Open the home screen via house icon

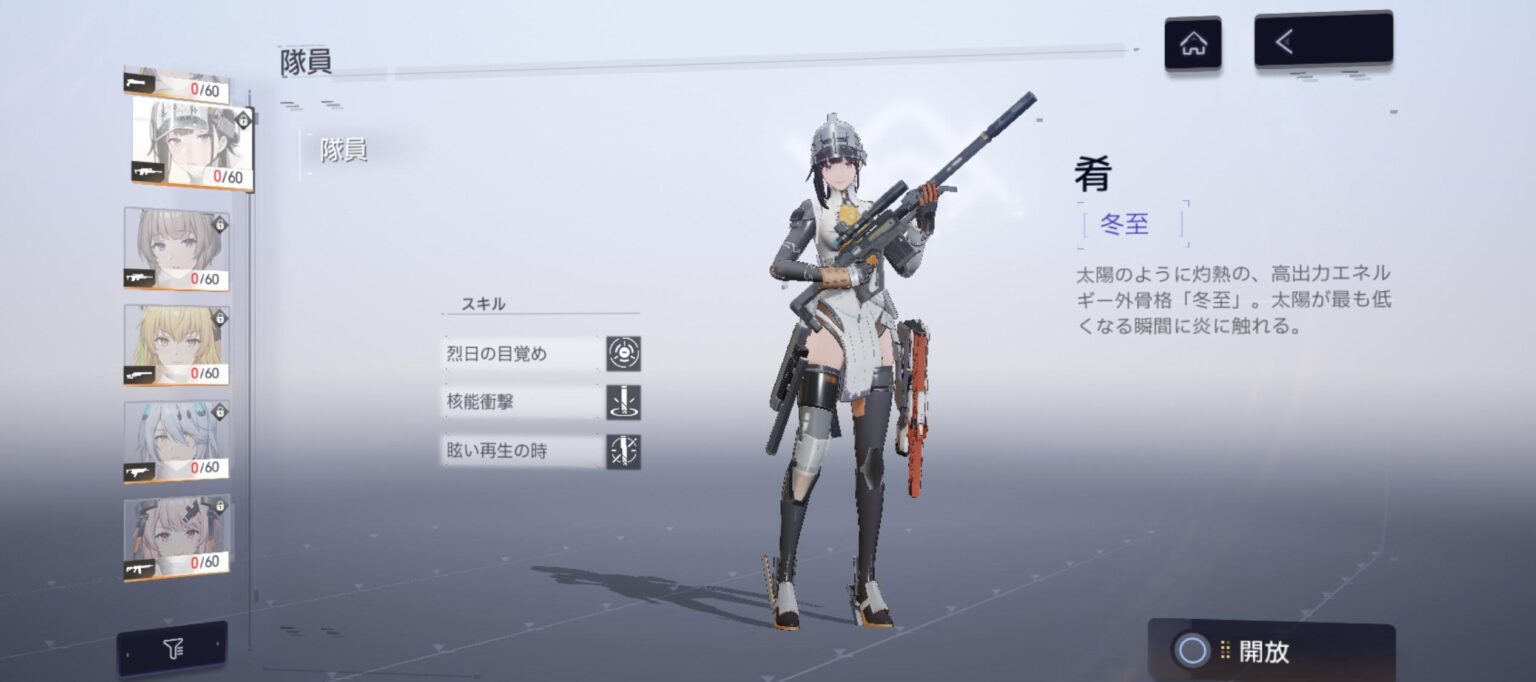[1192, 44]
